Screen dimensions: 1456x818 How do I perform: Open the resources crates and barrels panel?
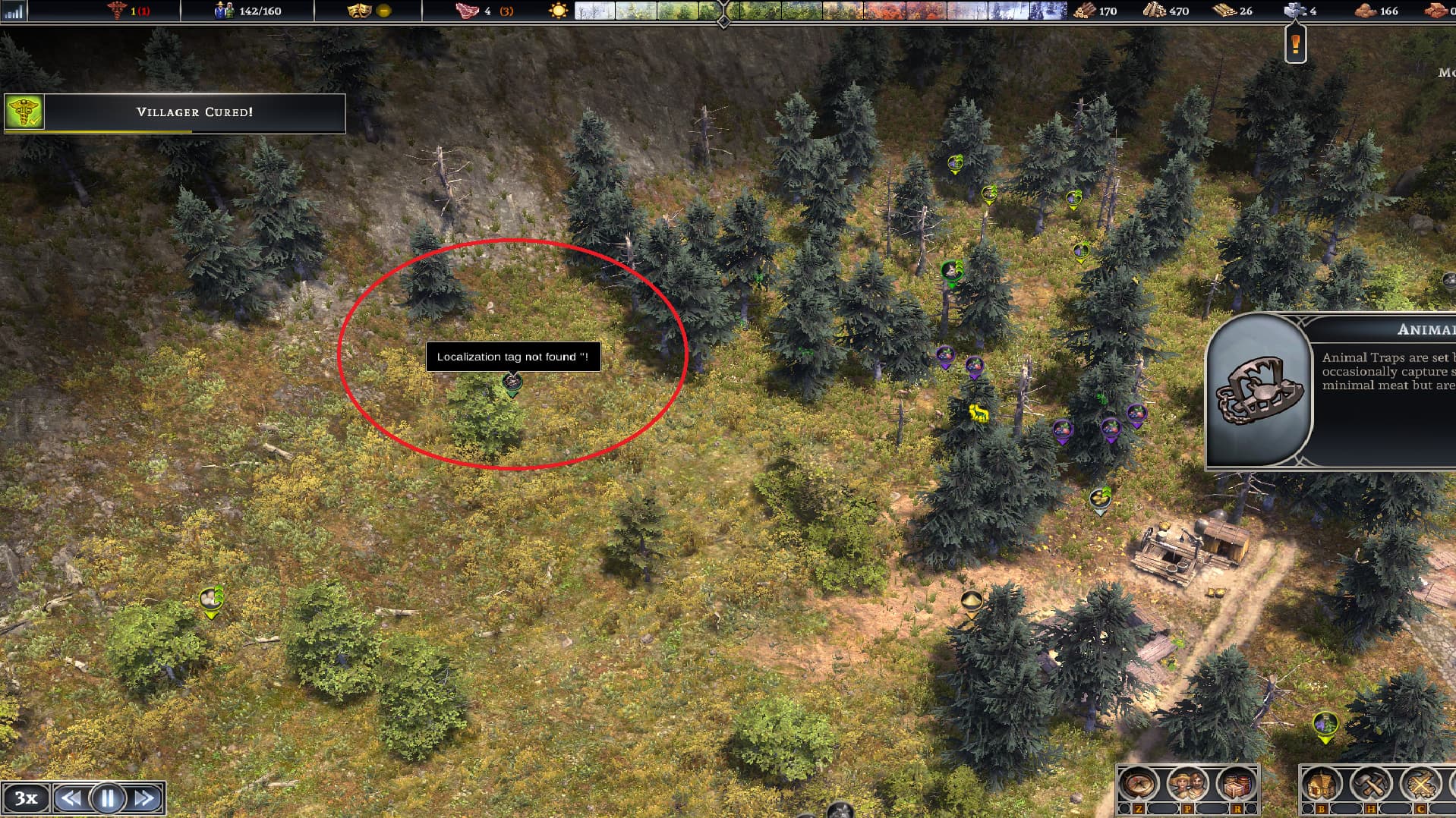click(1237, 784)
